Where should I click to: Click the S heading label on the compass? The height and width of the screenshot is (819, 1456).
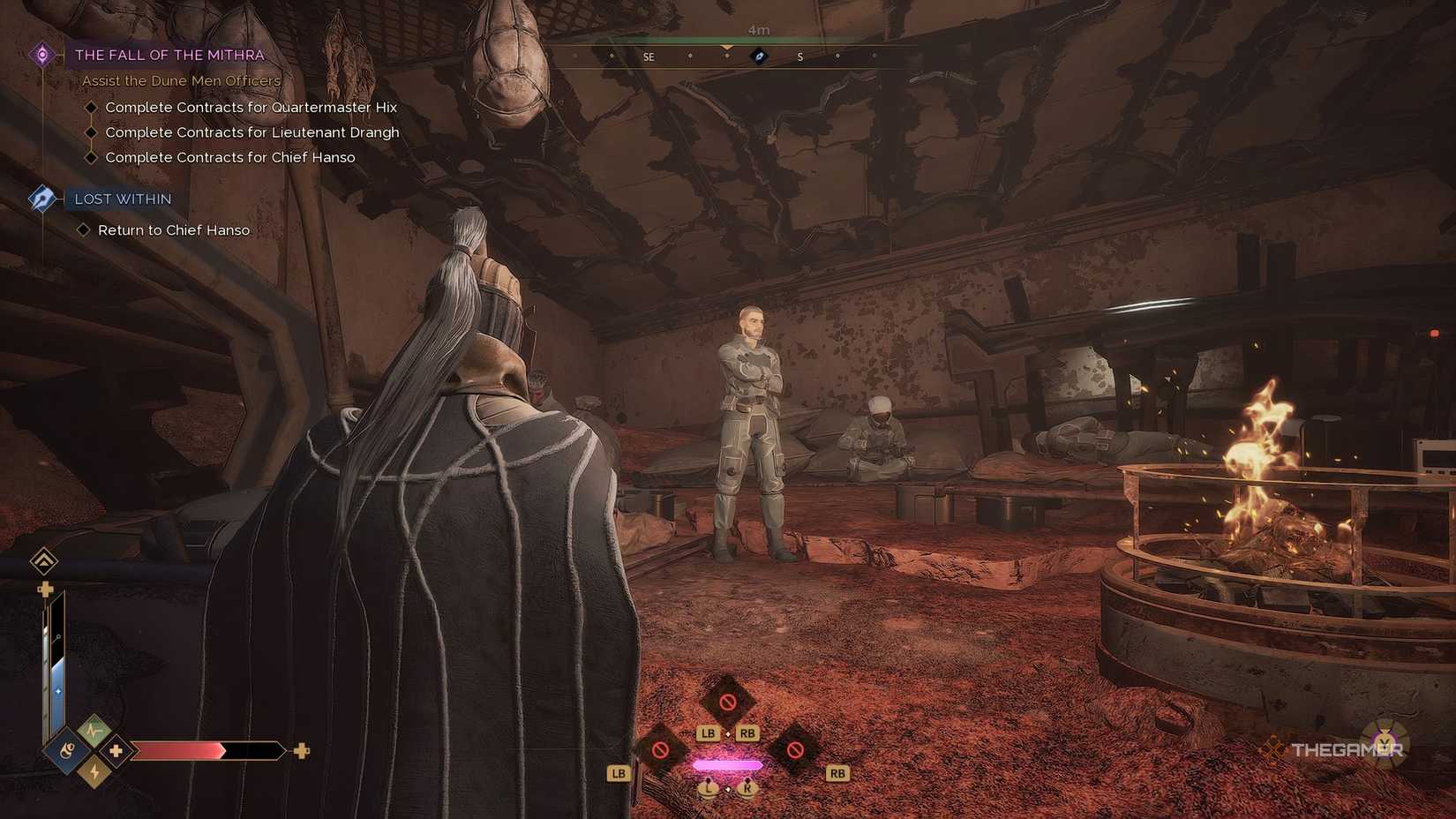click(x=799, y=56)
